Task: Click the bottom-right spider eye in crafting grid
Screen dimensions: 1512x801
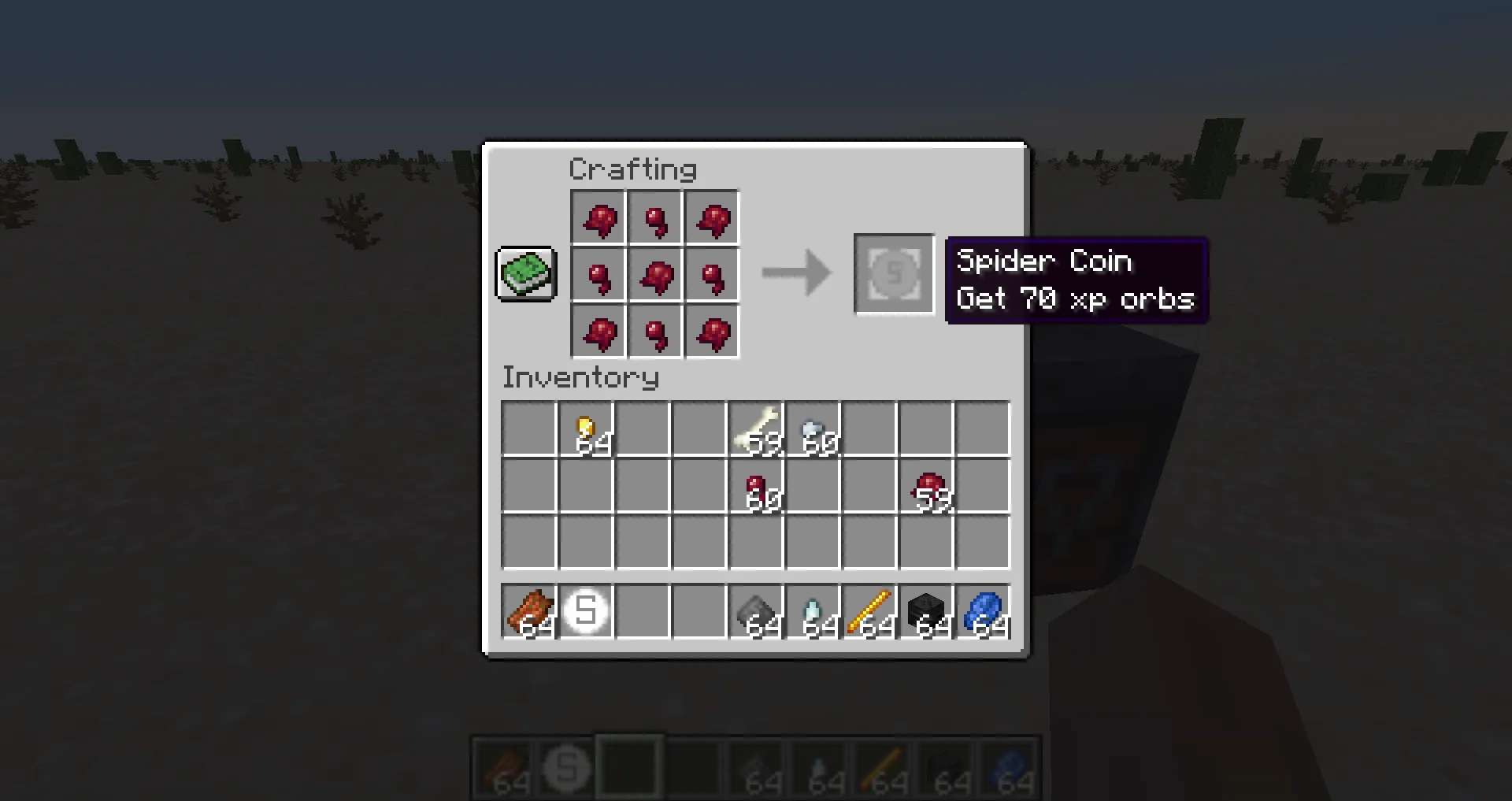Action: click(711, 332)
